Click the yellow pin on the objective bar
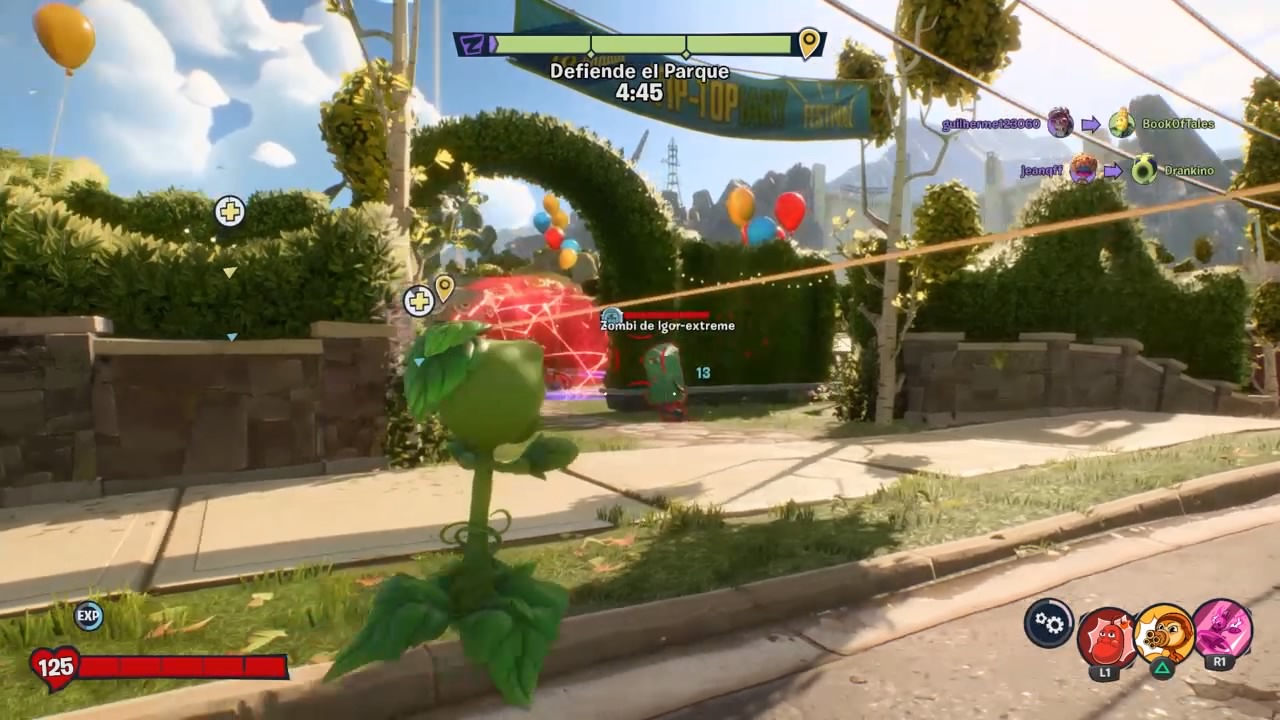The width and height of the screenshot is (1280, 720). point(808,43)
